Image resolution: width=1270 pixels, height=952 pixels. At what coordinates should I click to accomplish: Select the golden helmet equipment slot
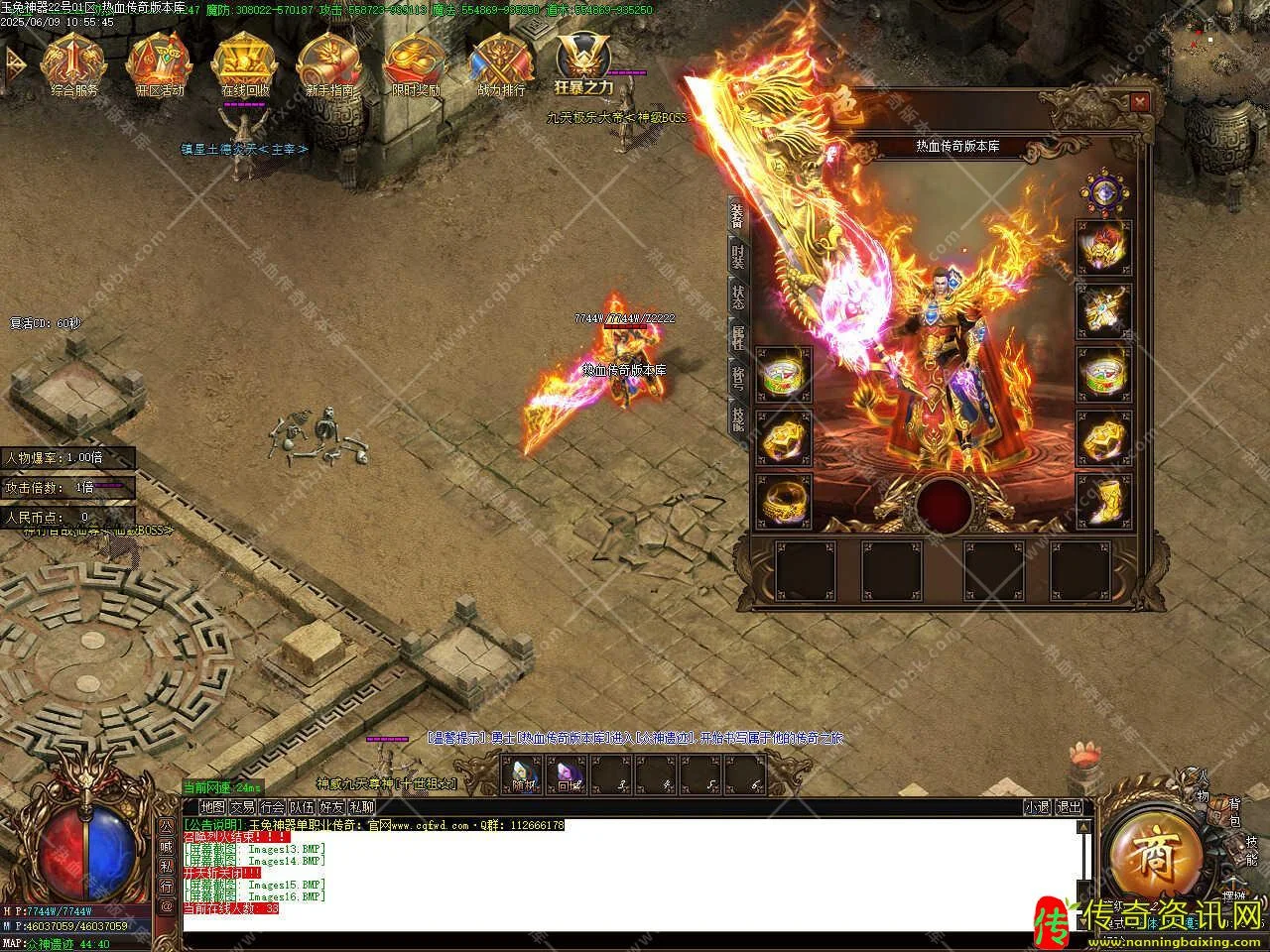[x=1103, y=246]
